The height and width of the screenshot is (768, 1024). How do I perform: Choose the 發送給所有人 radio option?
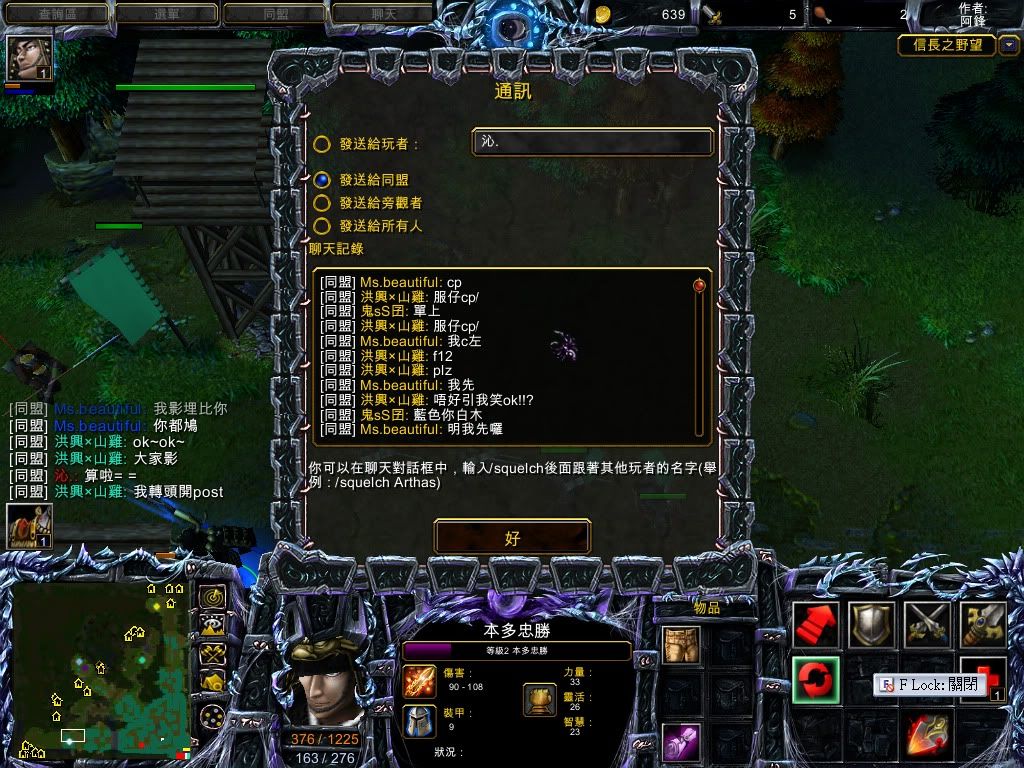point(322,226)
